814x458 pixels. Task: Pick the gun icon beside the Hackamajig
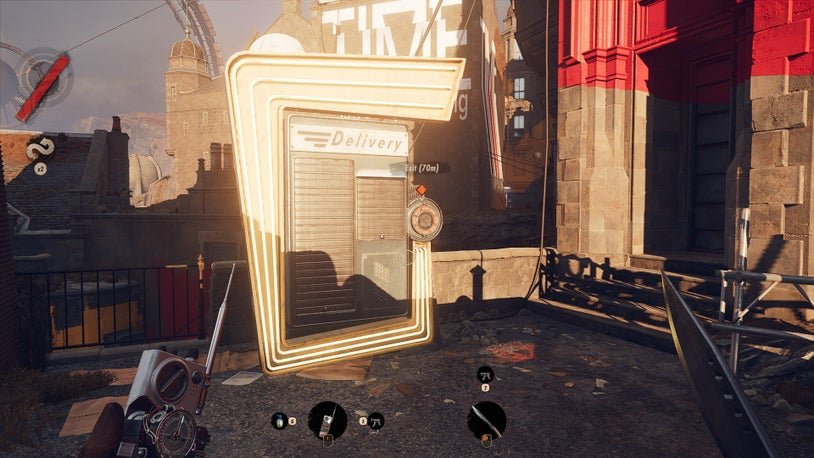[376, 420]
